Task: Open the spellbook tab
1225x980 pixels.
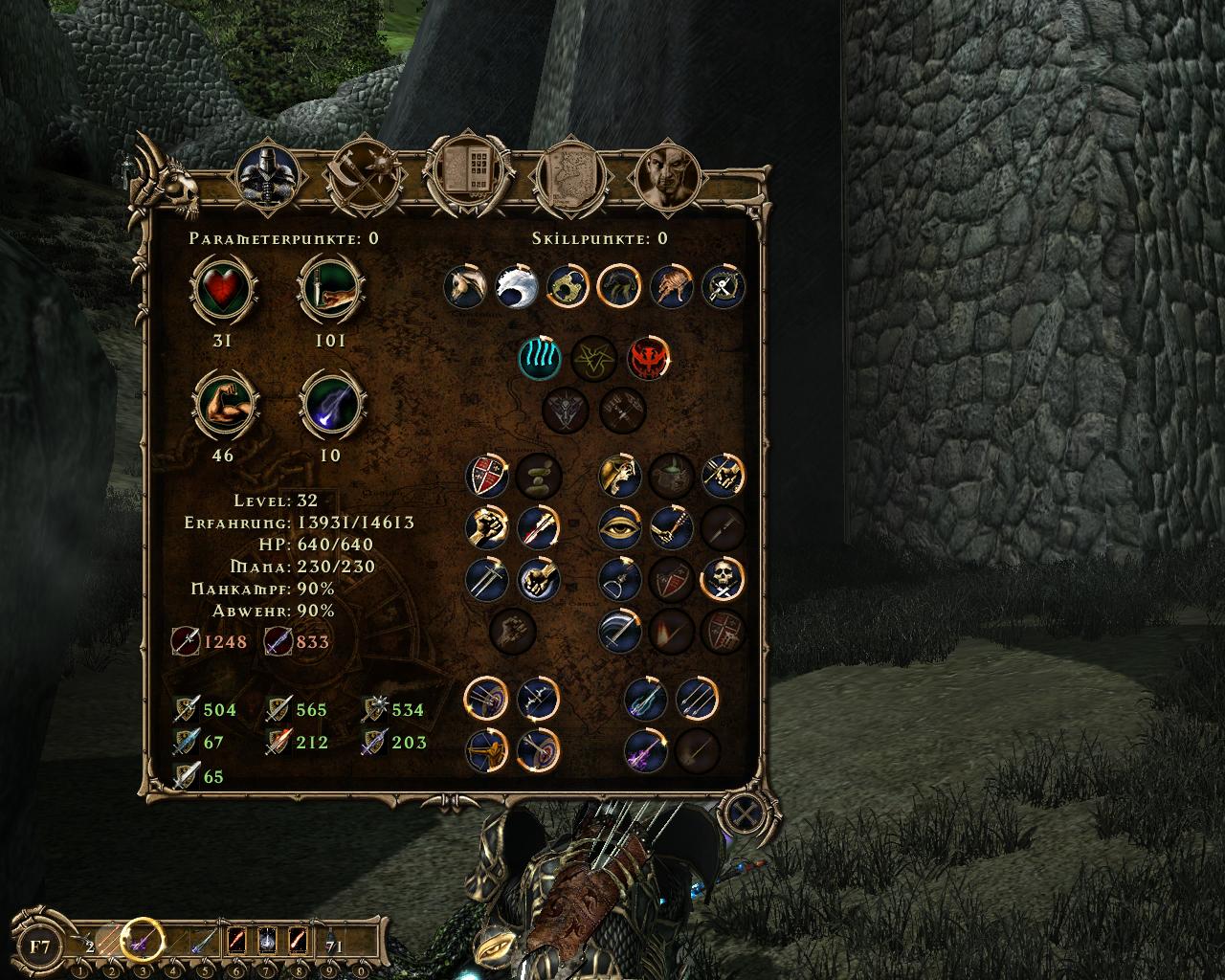Action: click(x=464, y=175)
